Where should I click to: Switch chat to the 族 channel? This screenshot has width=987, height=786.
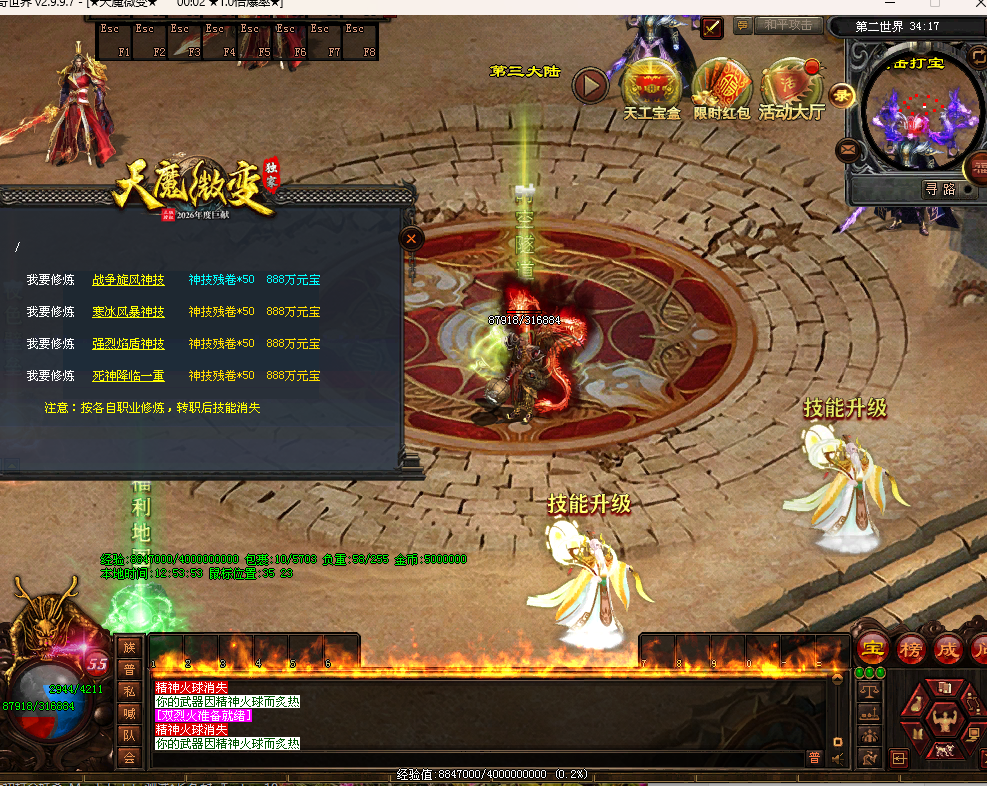[129, 648]
